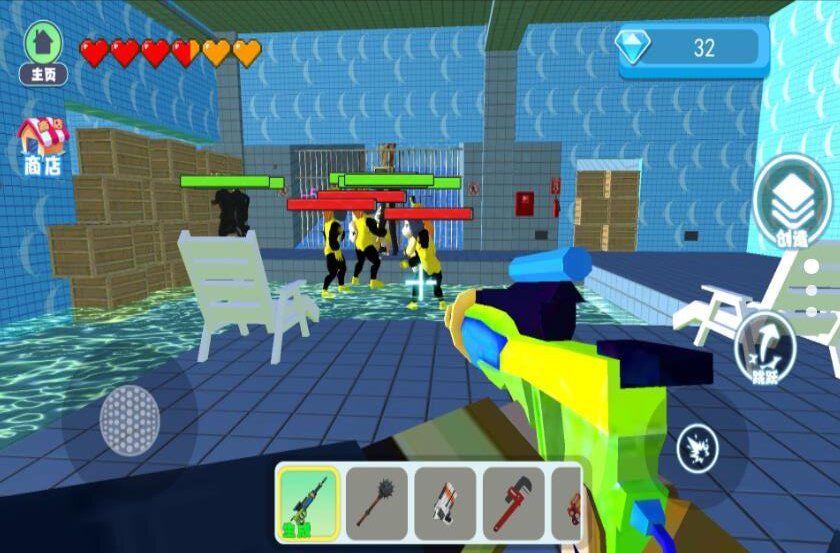Tap the diamond currency counter
Viewport: 840px width, 553px height.
(x=693, y=49)
